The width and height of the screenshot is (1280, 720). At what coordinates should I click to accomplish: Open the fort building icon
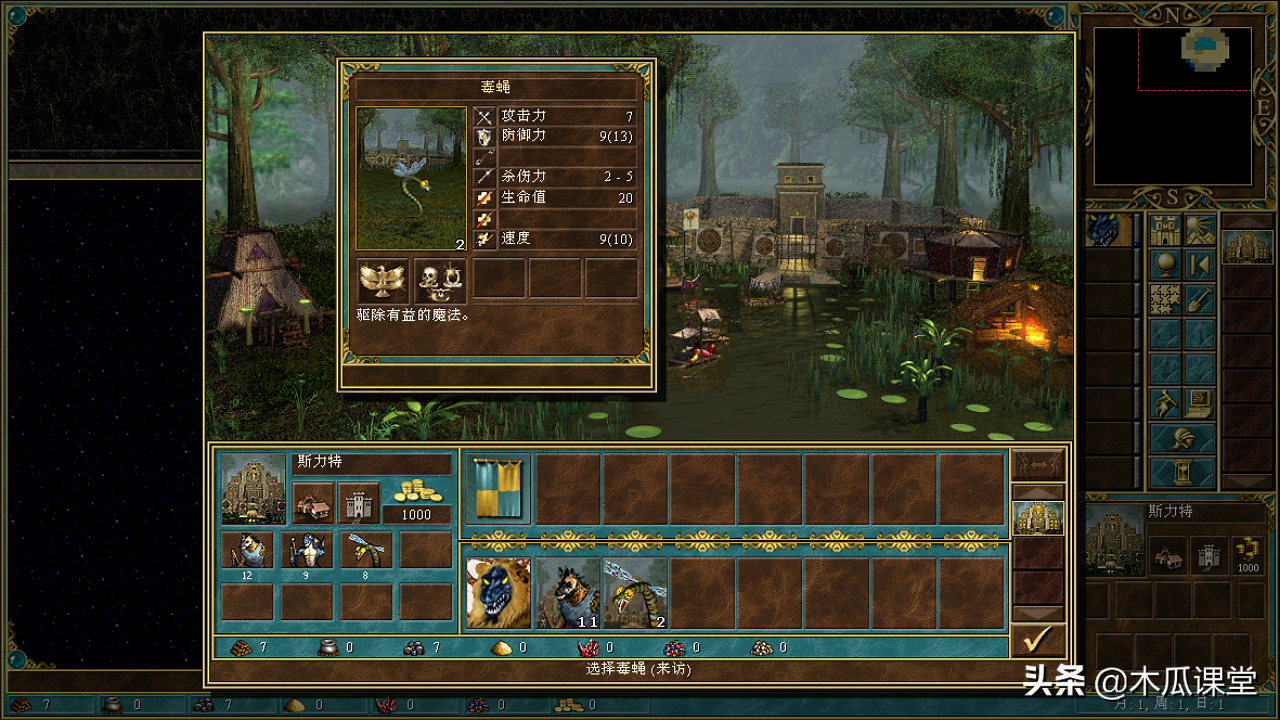click(358, 502)
